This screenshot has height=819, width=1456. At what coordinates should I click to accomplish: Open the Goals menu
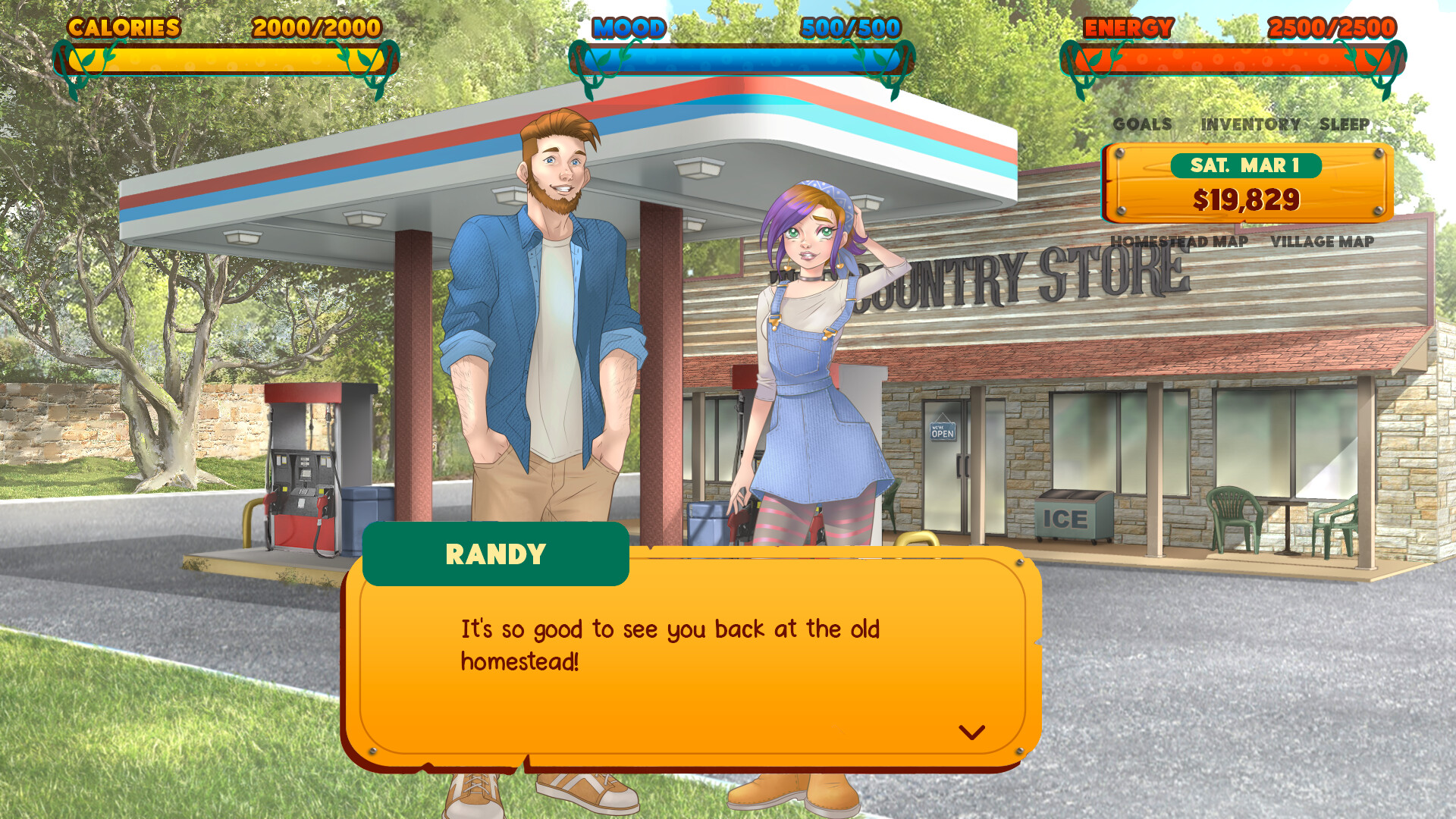pos(1141,124)
